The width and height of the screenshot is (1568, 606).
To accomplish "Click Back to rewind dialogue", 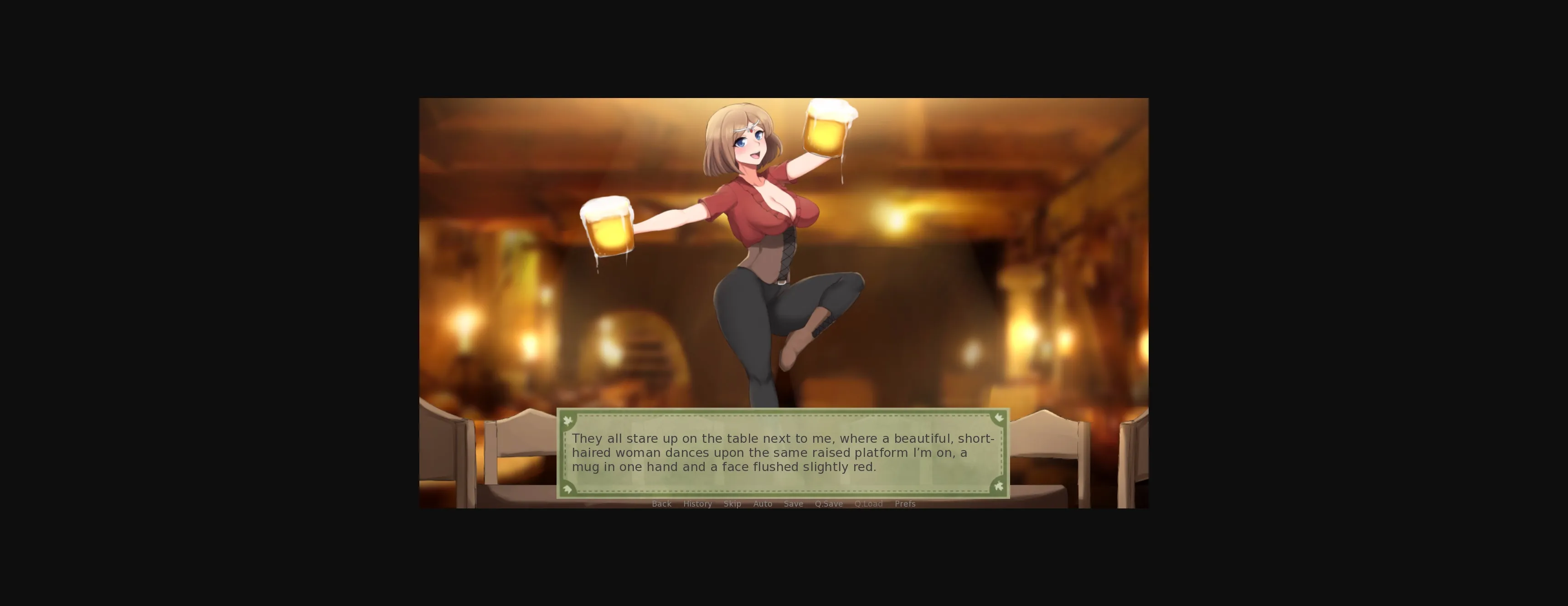I will click(x=662, y=504).
